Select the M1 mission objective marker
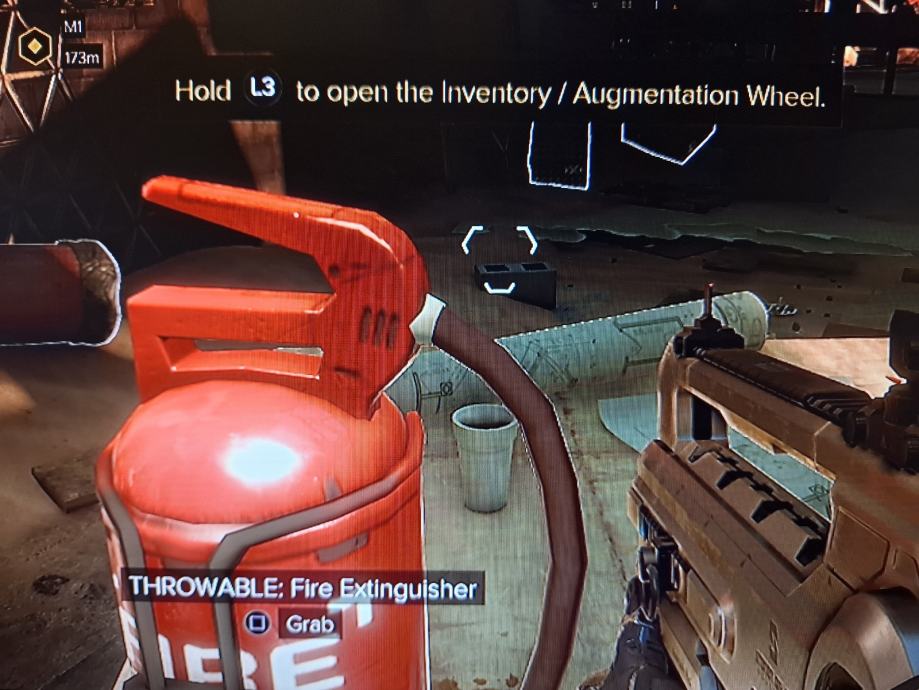This screenshot has height=690, width=919. point(37,47)
